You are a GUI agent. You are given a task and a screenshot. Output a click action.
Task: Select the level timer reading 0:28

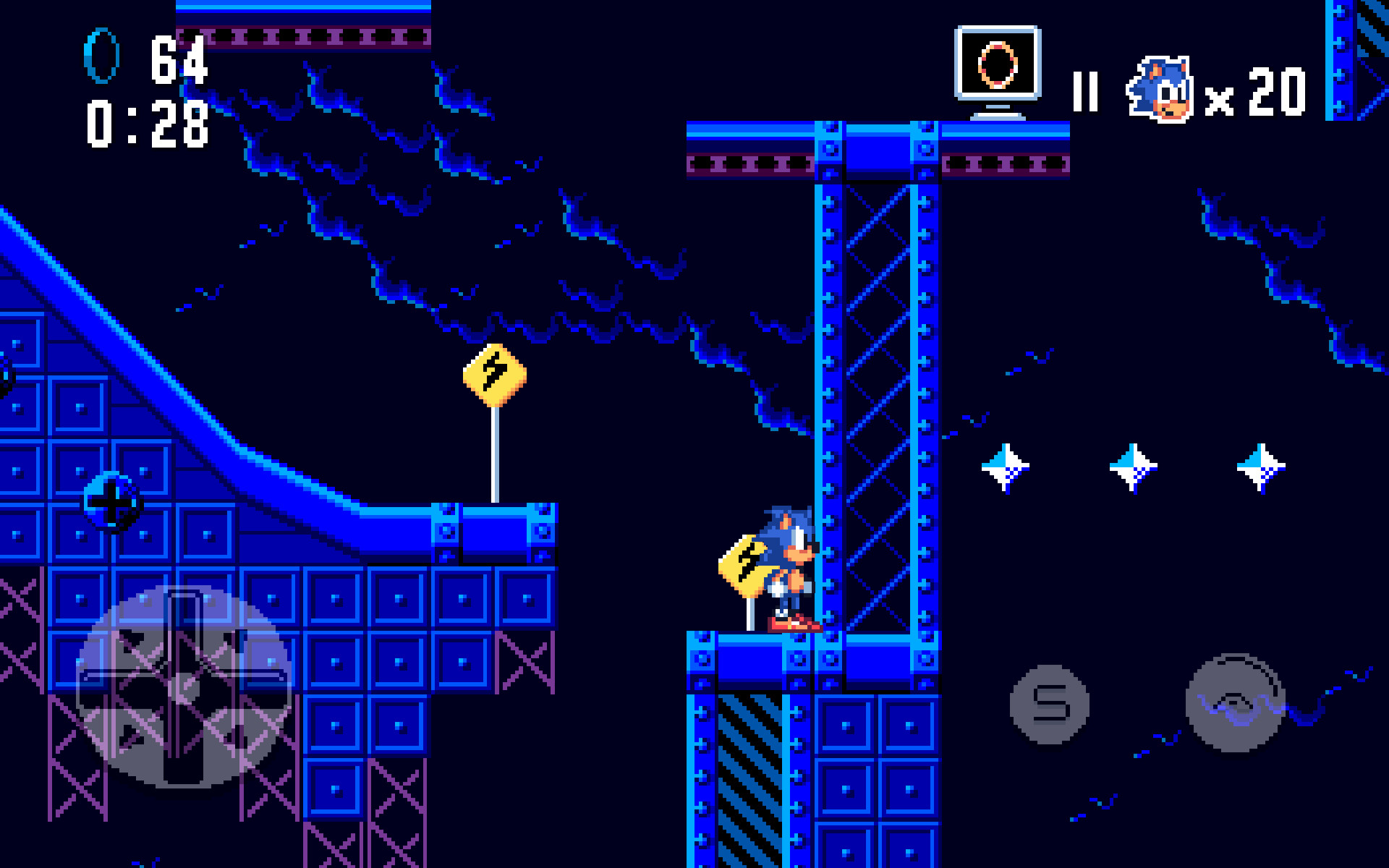pos(148,125)
